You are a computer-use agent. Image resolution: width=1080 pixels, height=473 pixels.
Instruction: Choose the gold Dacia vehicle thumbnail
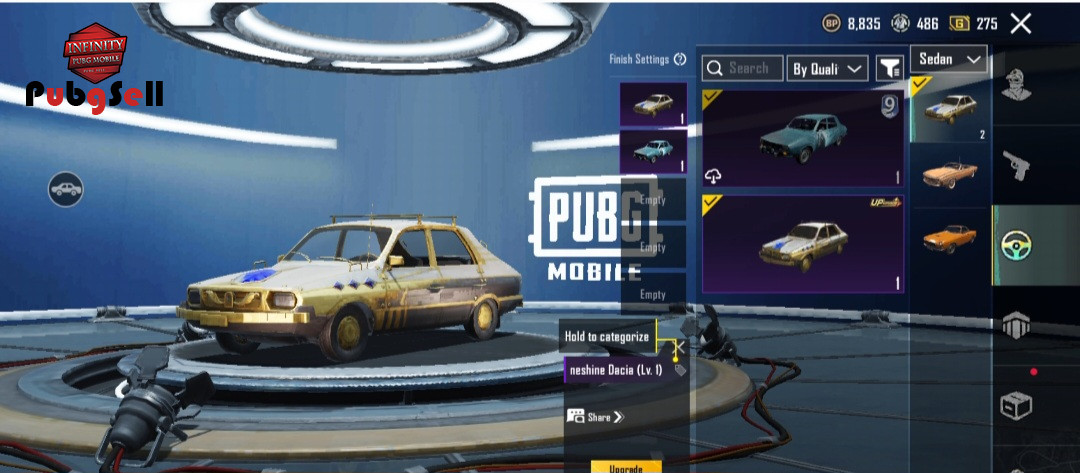(949, 109)
